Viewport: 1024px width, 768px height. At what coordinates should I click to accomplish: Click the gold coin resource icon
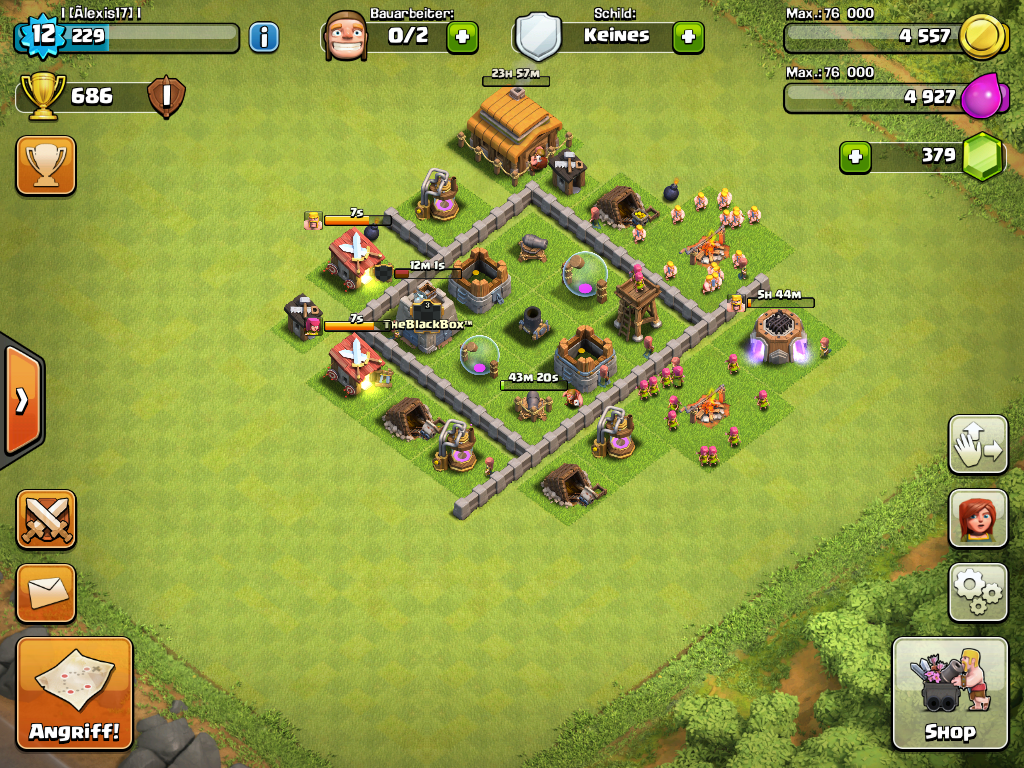pos(980,38)
